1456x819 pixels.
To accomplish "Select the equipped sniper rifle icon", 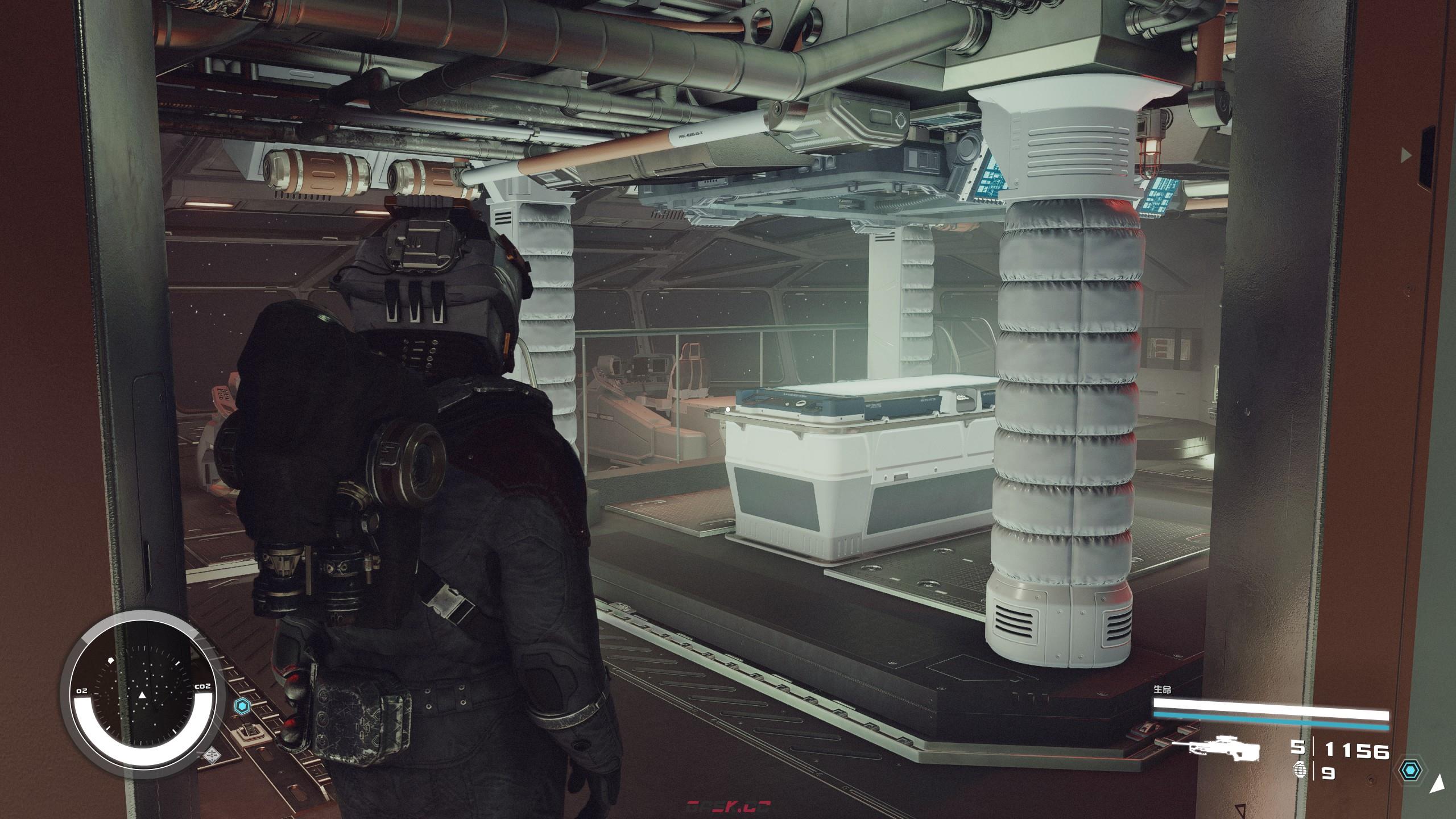I will pos(1223,750).
